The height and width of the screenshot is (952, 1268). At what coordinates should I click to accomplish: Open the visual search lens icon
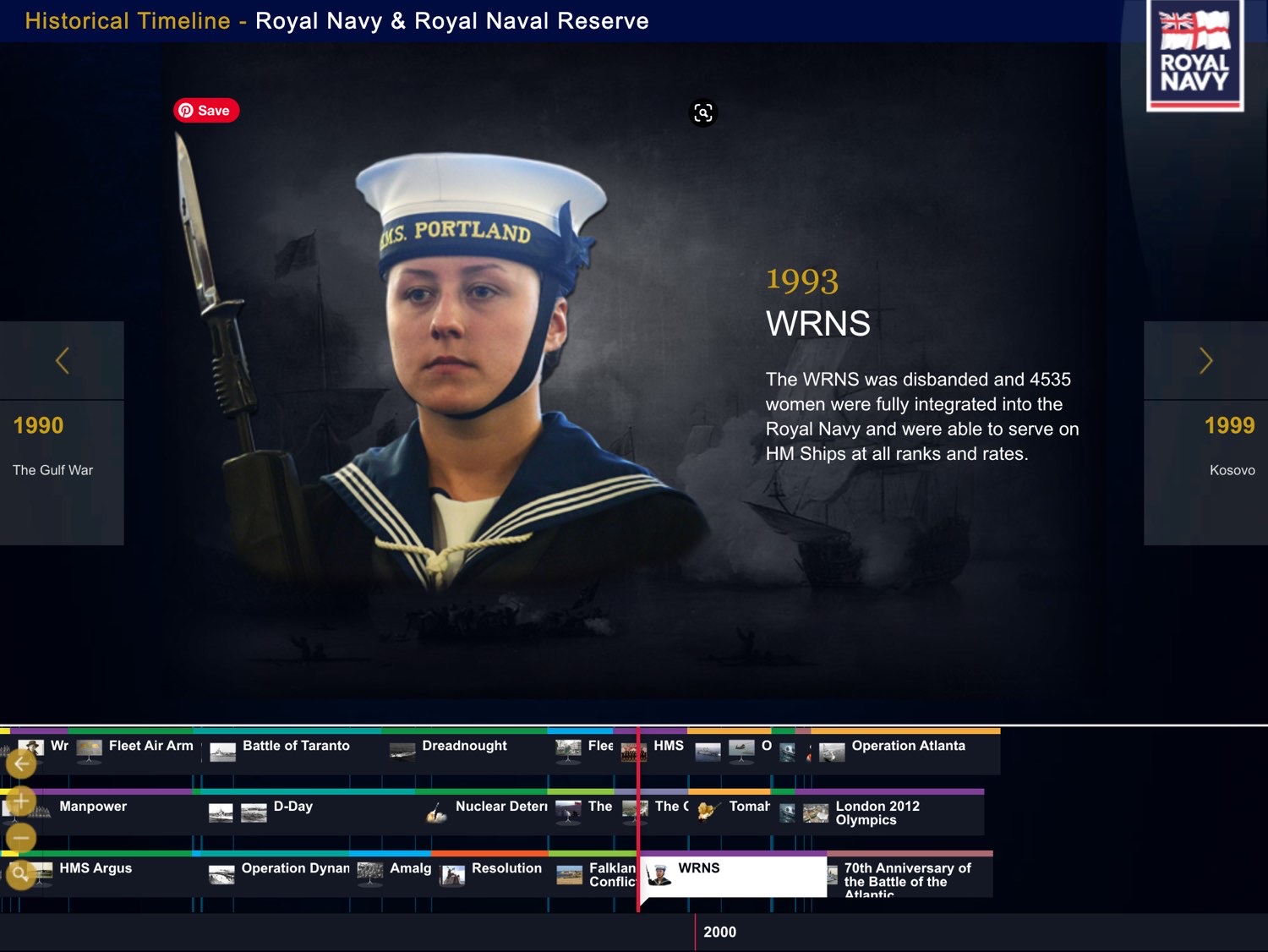pos(703,113)
